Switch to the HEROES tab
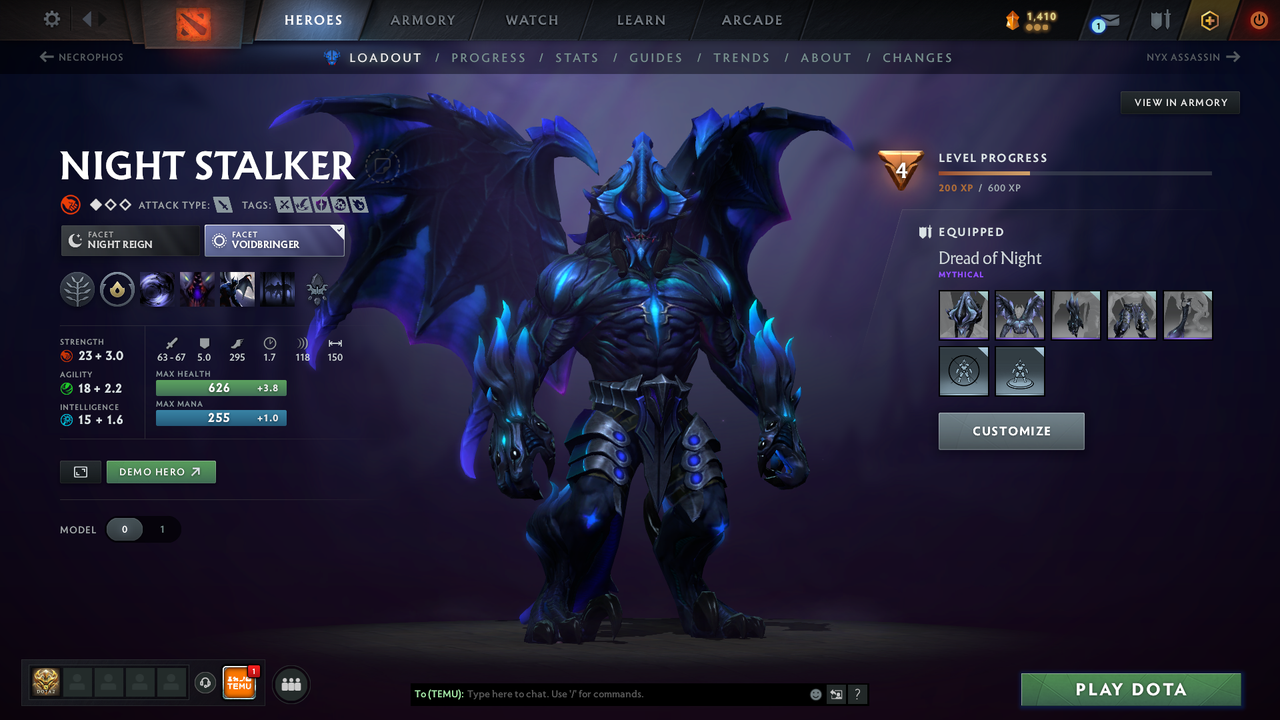 (313, 19)
